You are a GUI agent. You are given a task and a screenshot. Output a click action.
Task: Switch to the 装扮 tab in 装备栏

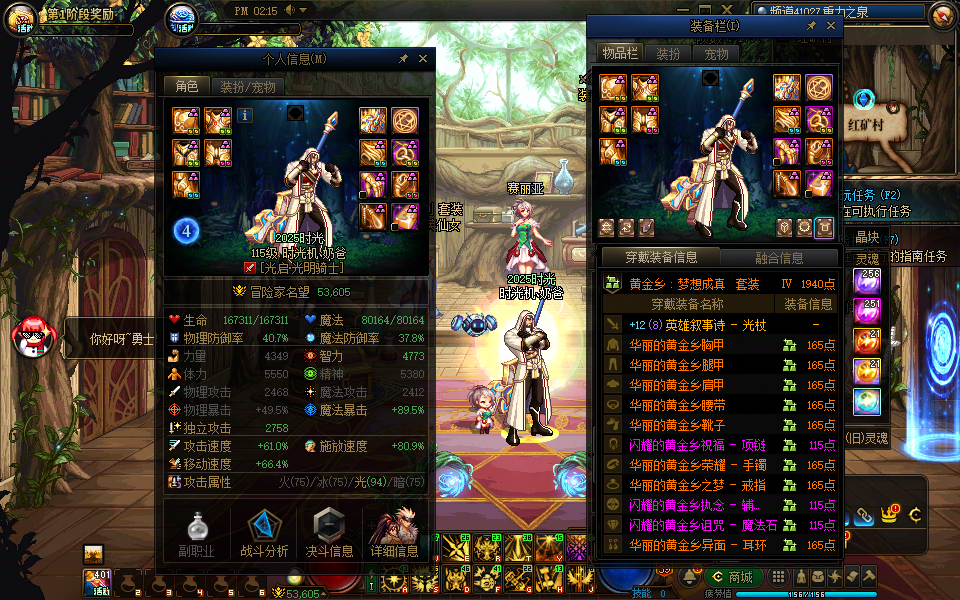point(667,54)
